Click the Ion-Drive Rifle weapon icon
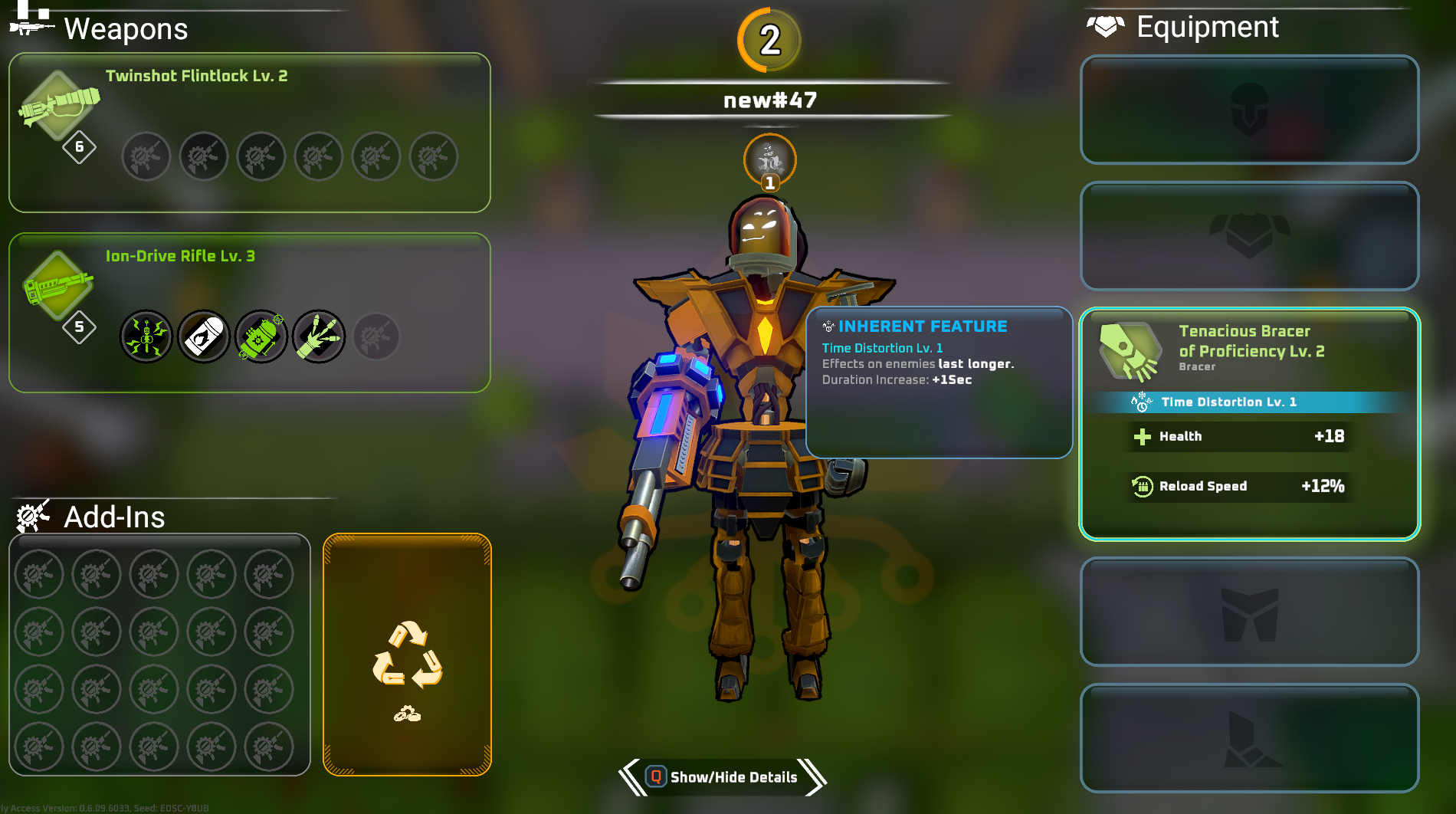1456x814 pixels. coord(57,286)
